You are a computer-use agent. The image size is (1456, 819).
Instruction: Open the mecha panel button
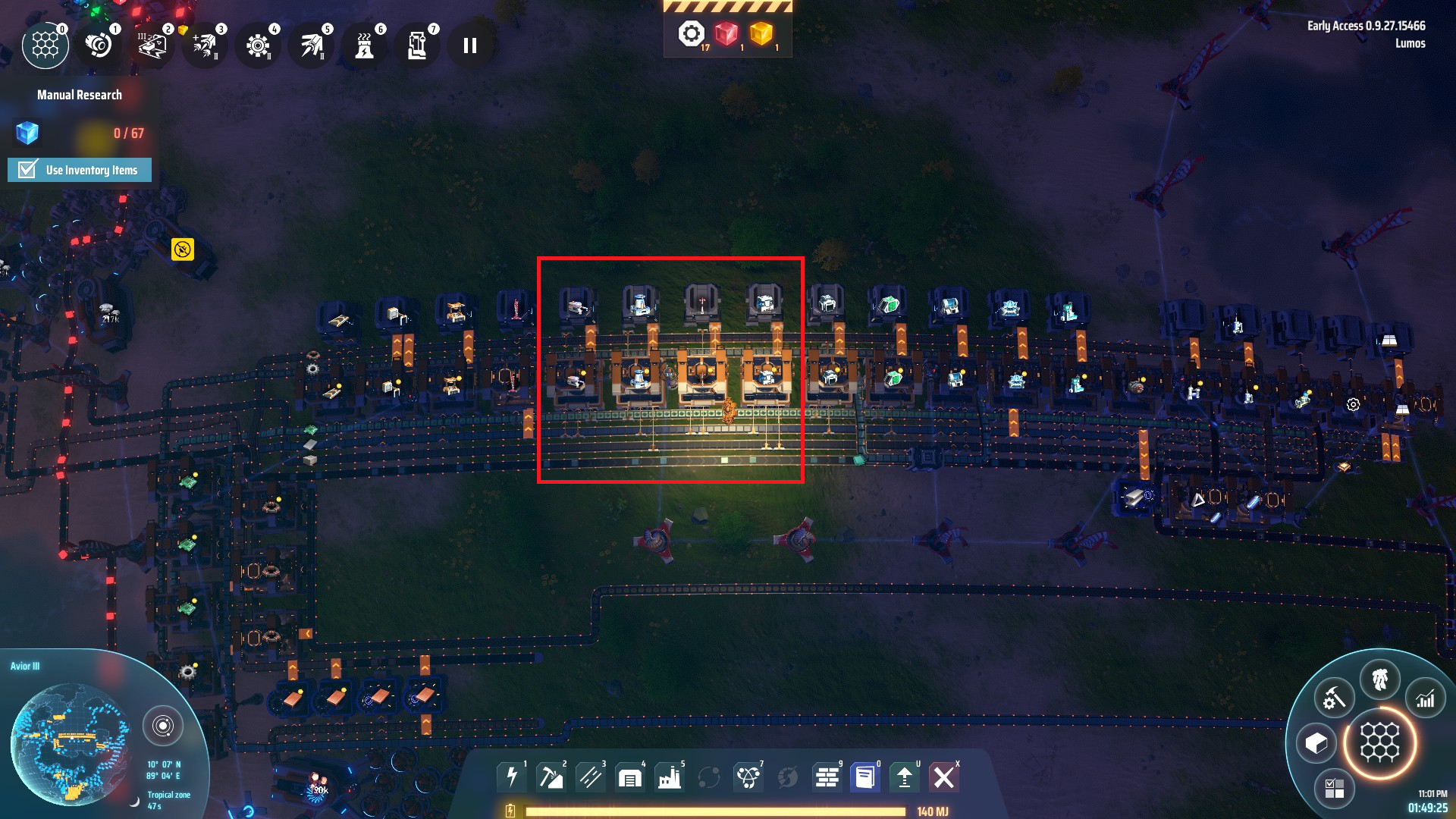pos(1379,679)
